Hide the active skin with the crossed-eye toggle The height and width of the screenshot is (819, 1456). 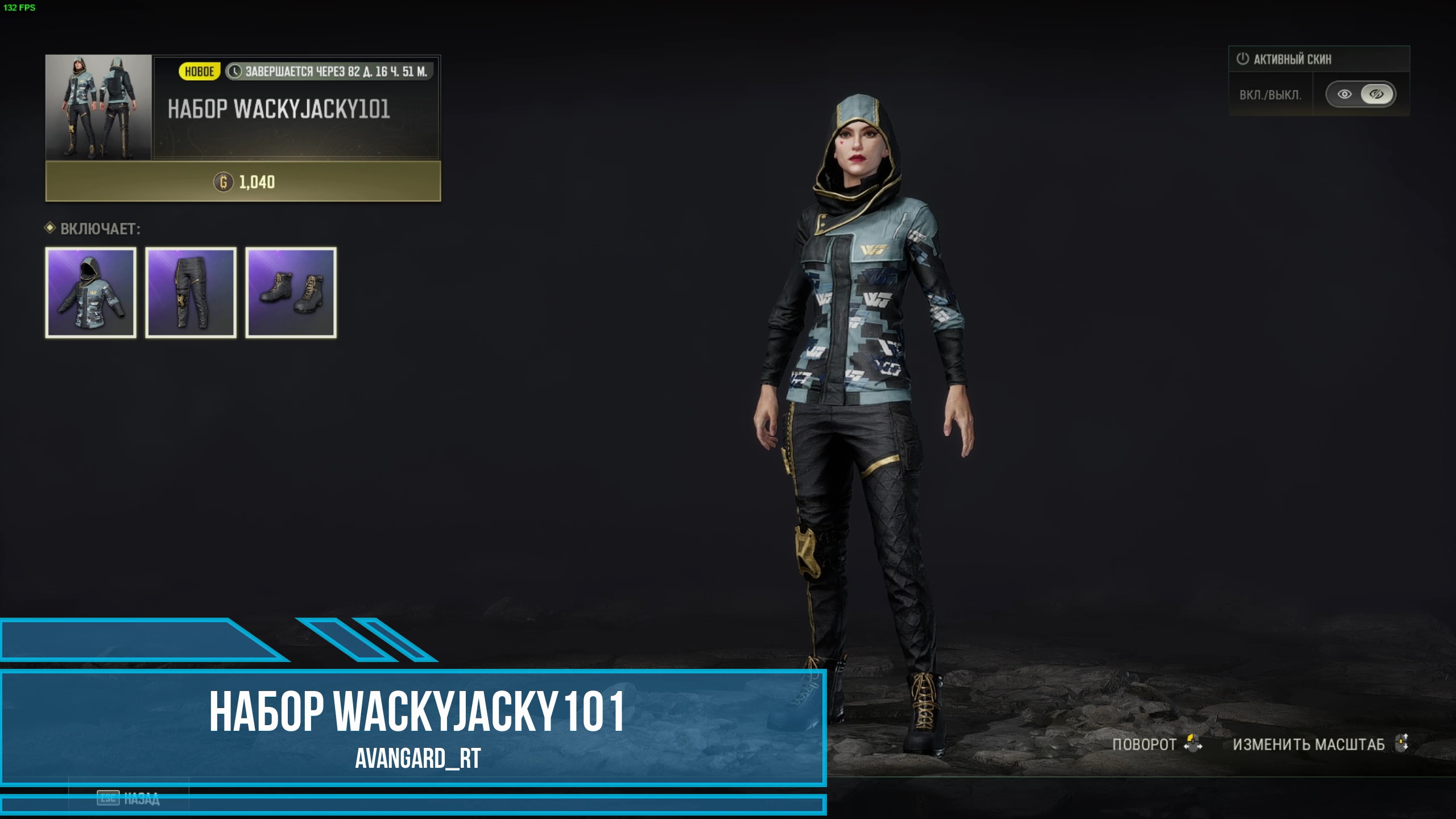click(x=1376, y=94)
